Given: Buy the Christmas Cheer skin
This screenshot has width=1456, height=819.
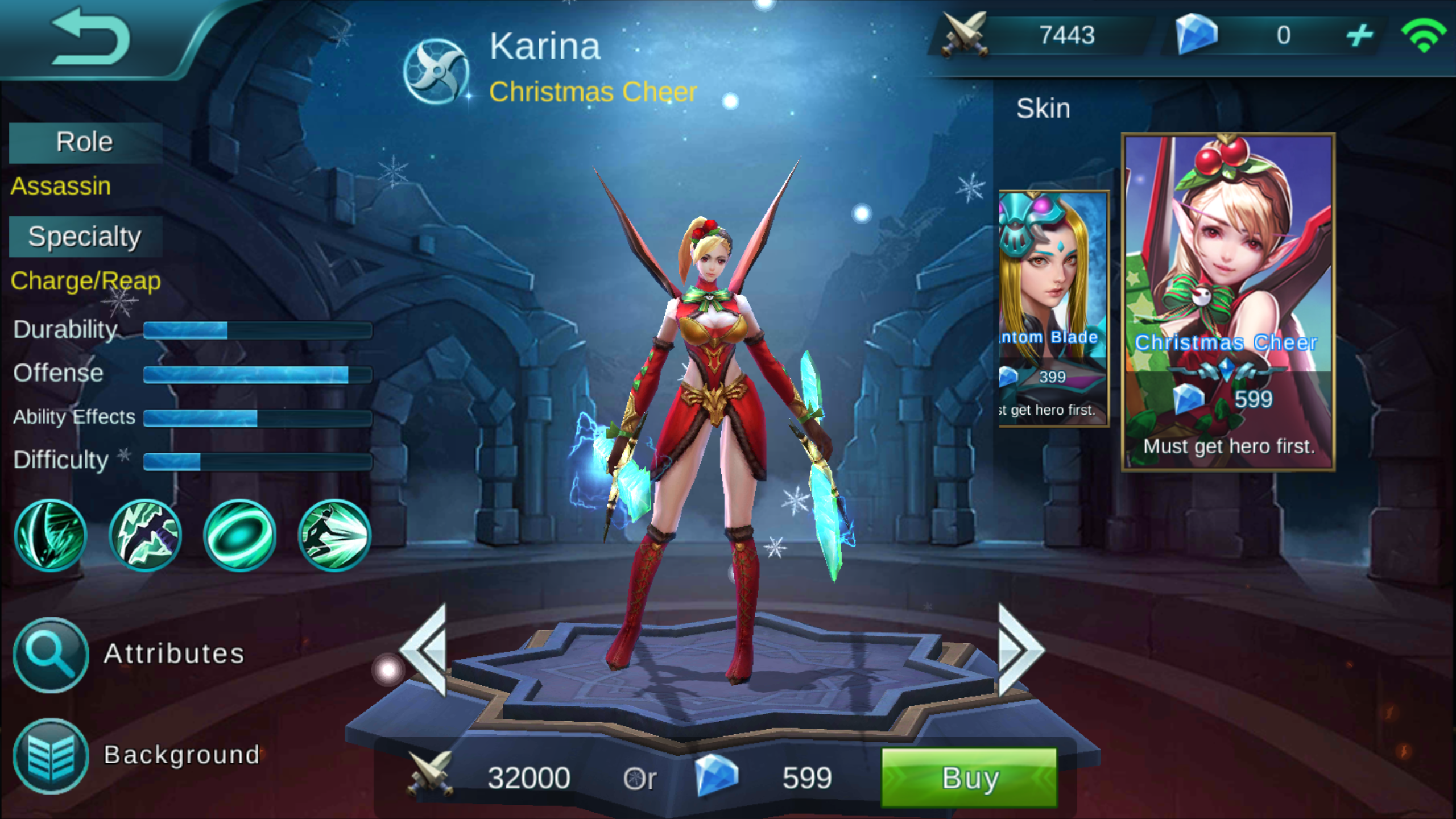Looking at the screenshot, I should (x=969, y=777).
